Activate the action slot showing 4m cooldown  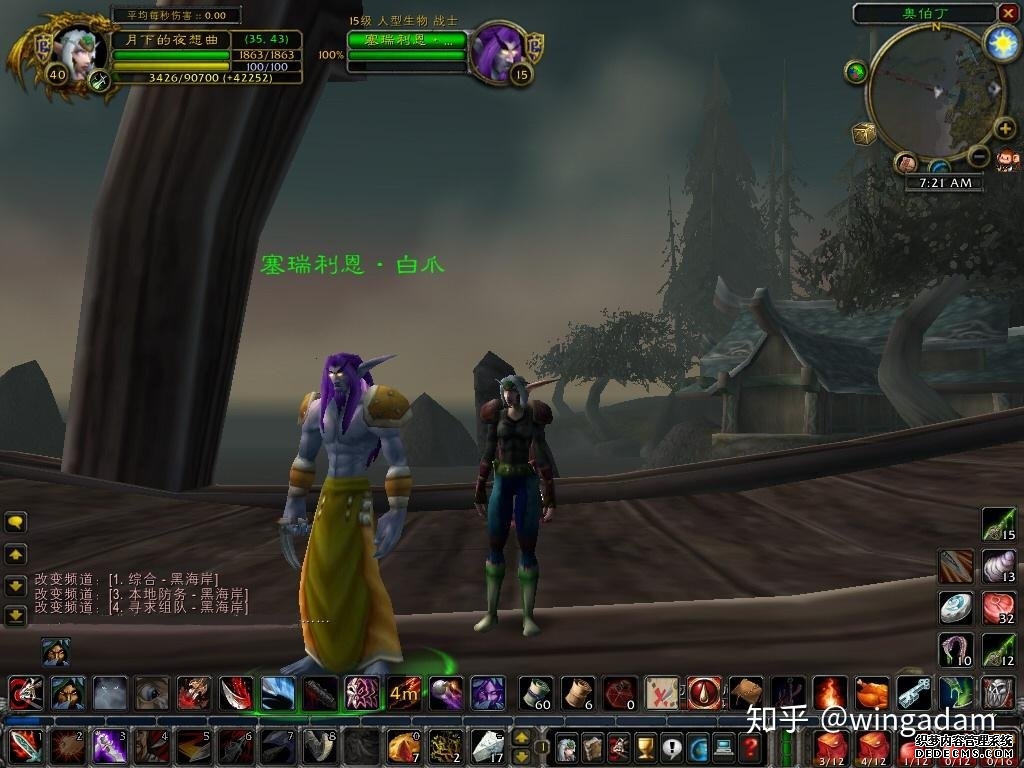pos(404,692)
